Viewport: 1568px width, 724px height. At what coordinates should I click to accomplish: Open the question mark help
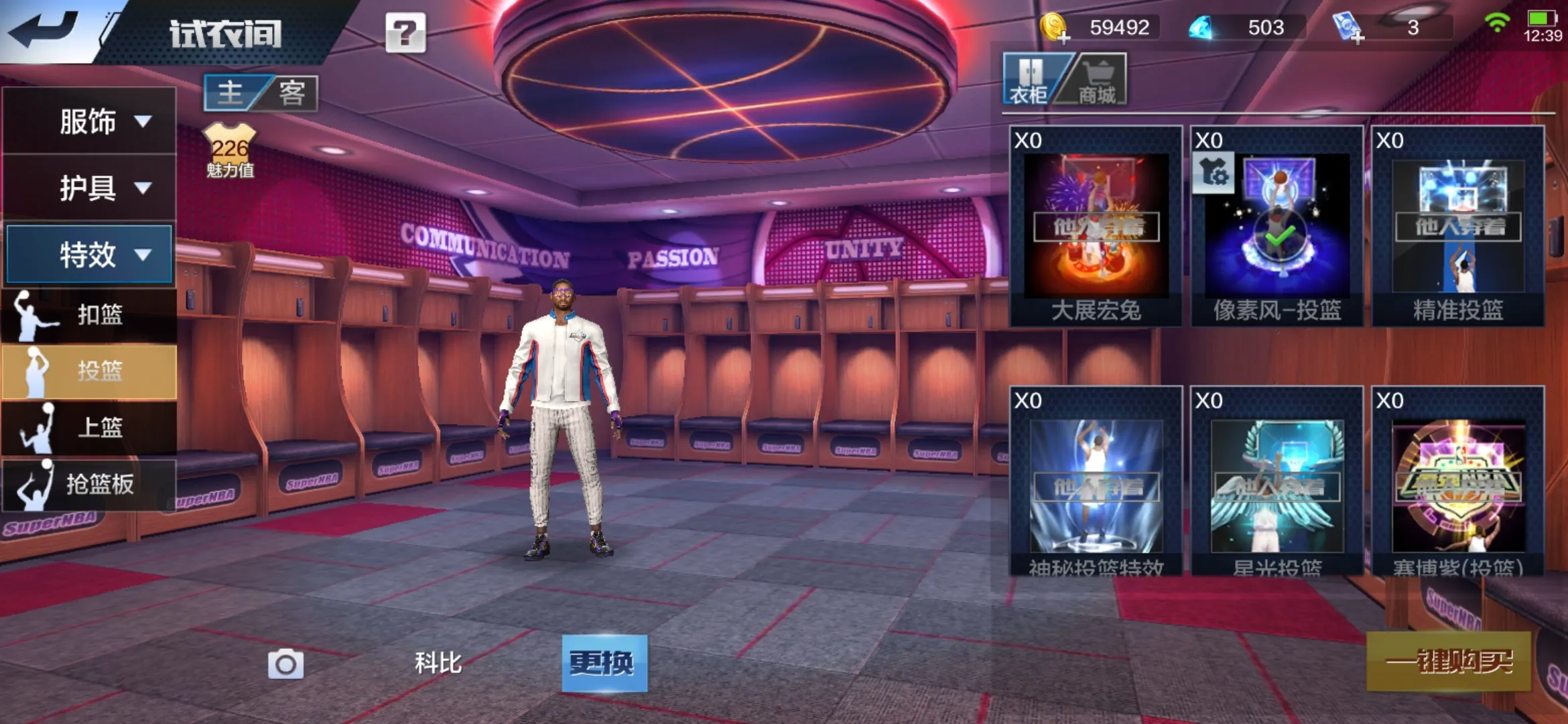[405, 32]
